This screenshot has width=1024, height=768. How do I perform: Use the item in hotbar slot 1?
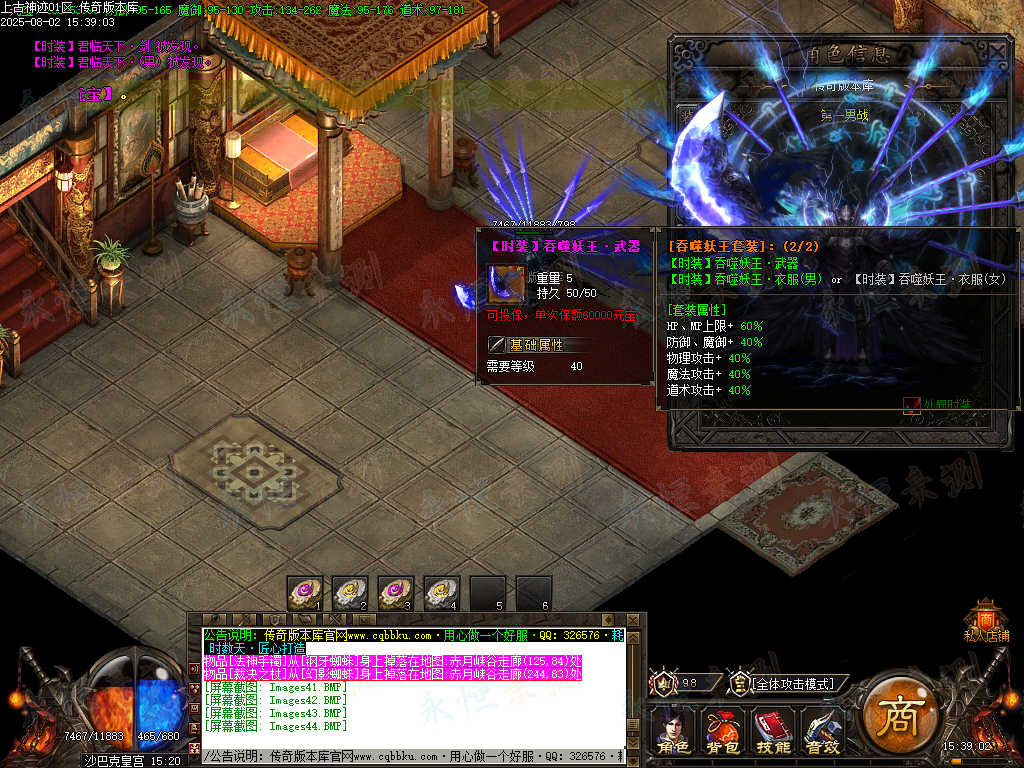305,593
